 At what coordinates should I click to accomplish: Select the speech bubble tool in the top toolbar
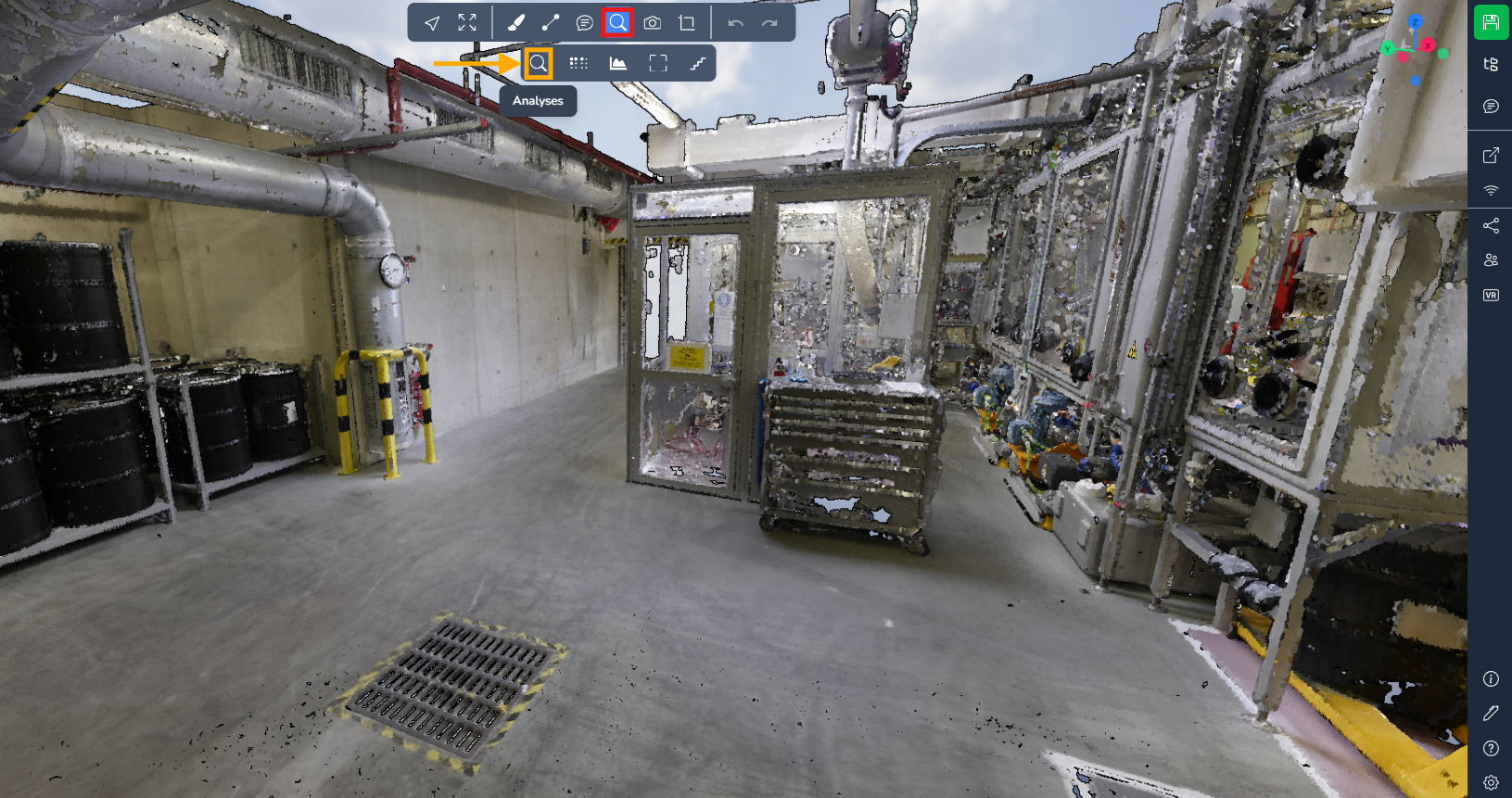point(584,23)
